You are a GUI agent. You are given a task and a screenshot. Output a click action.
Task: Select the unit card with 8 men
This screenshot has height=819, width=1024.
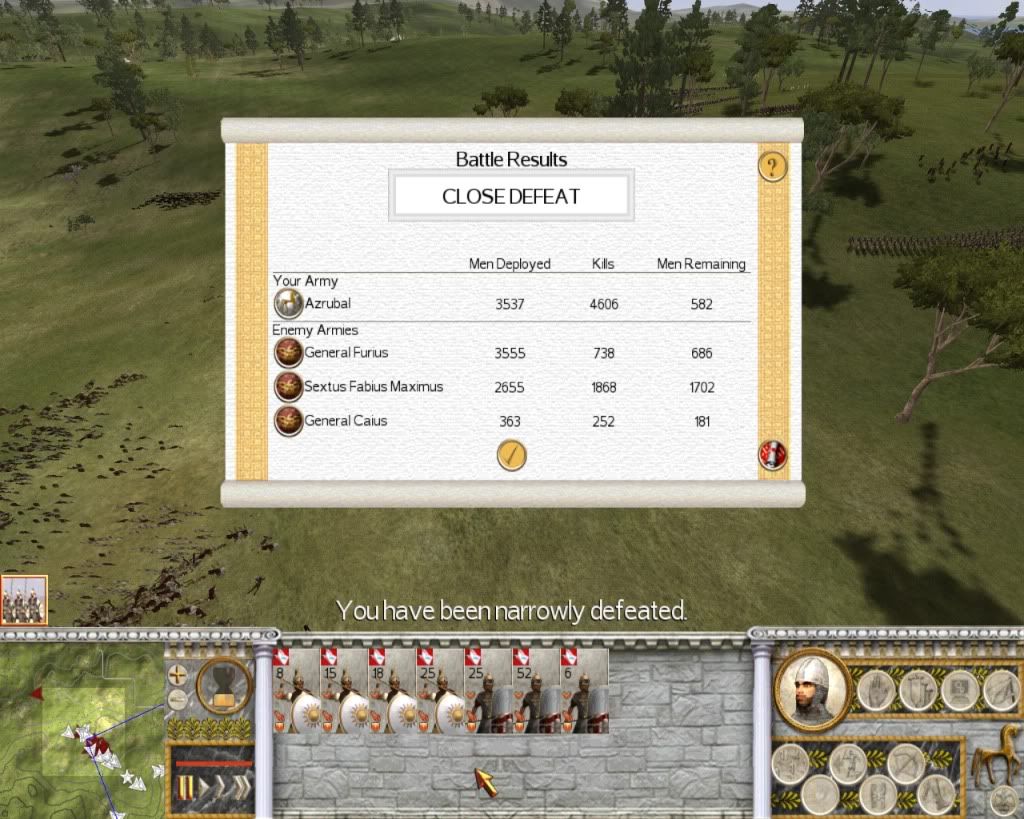tap(295, 690)
